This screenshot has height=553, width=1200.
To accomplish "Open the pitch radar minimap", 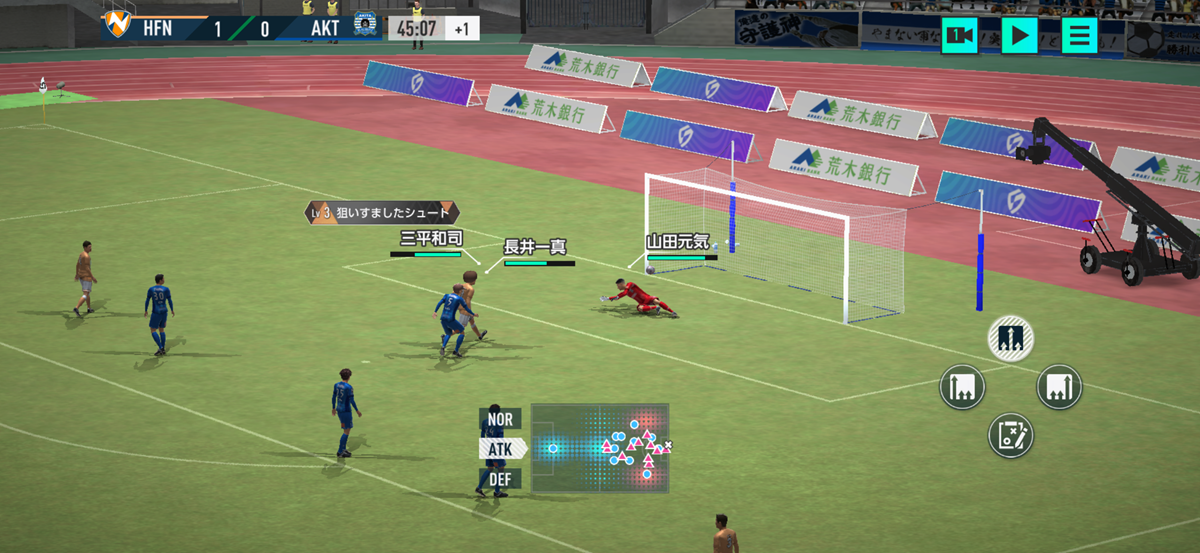I will (x=600, y=448).
